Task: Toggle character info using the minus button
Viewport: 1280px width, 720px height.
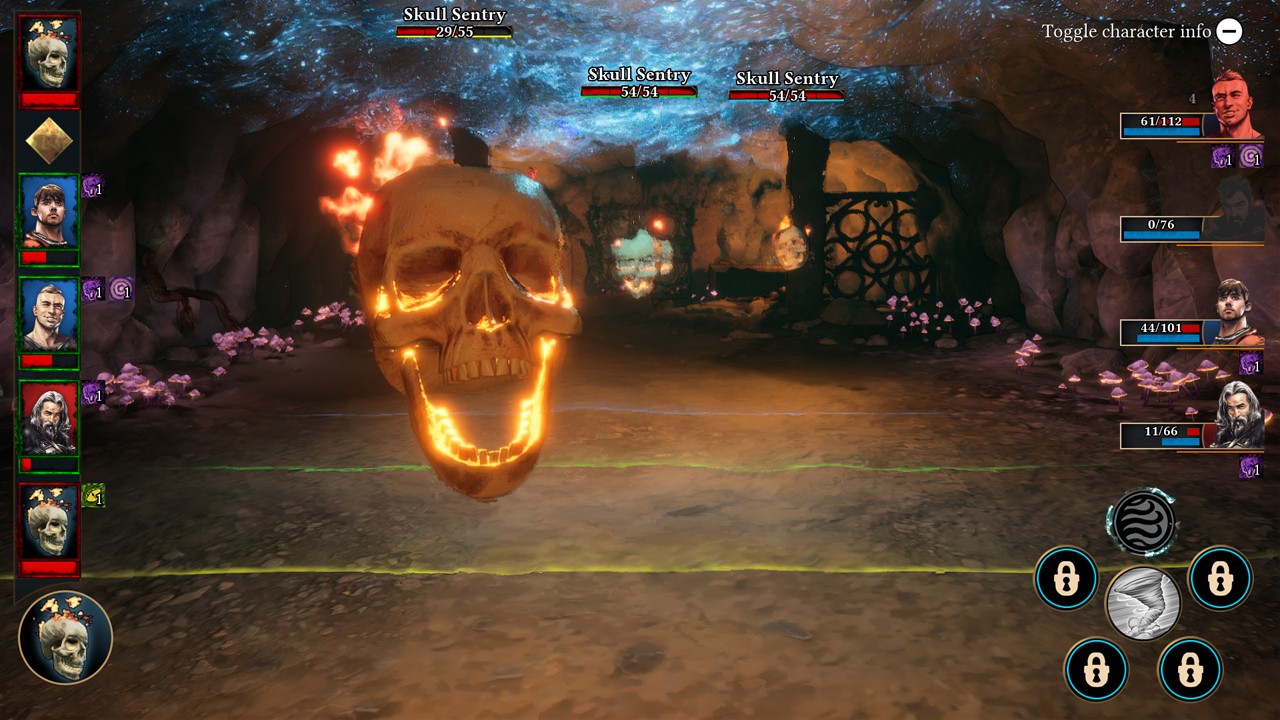Action: (1228, 31)
